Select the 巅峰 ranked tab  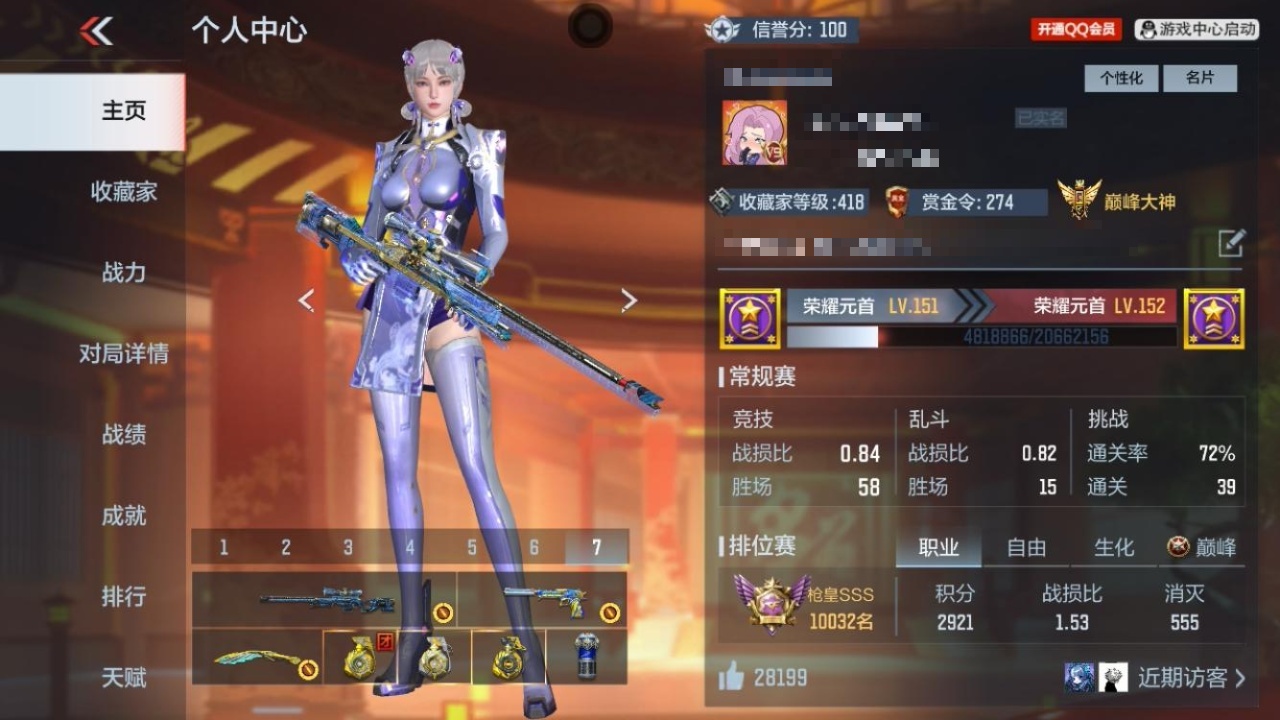coord(1203,547)
